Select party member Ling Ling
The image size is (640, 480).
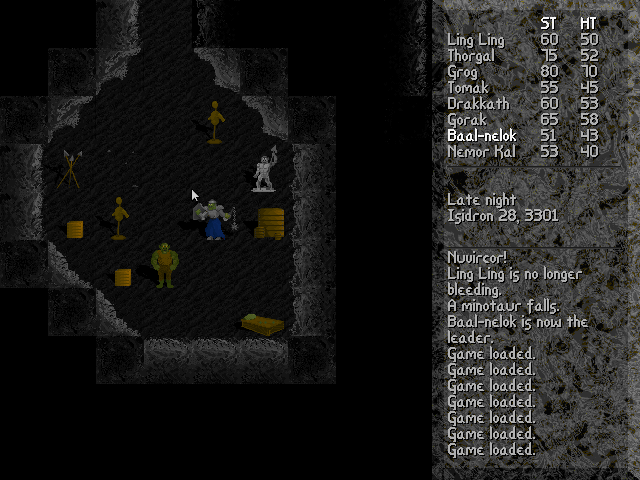tap(476, 40)
